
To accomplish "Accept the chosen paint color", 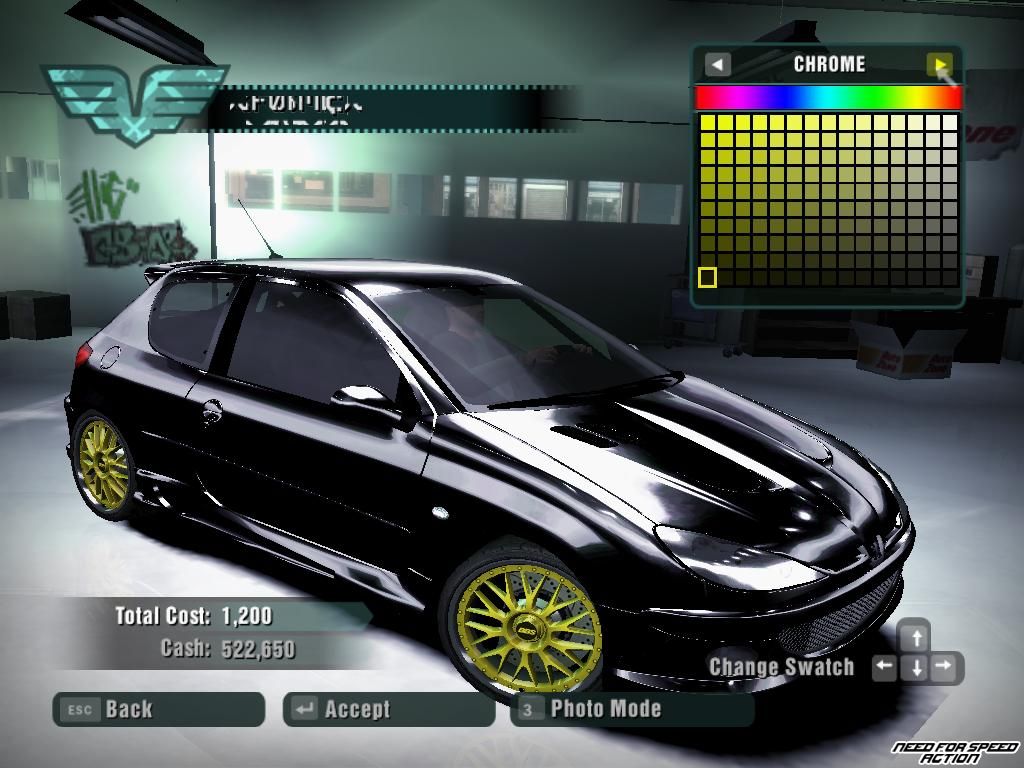I will point(389,709).
